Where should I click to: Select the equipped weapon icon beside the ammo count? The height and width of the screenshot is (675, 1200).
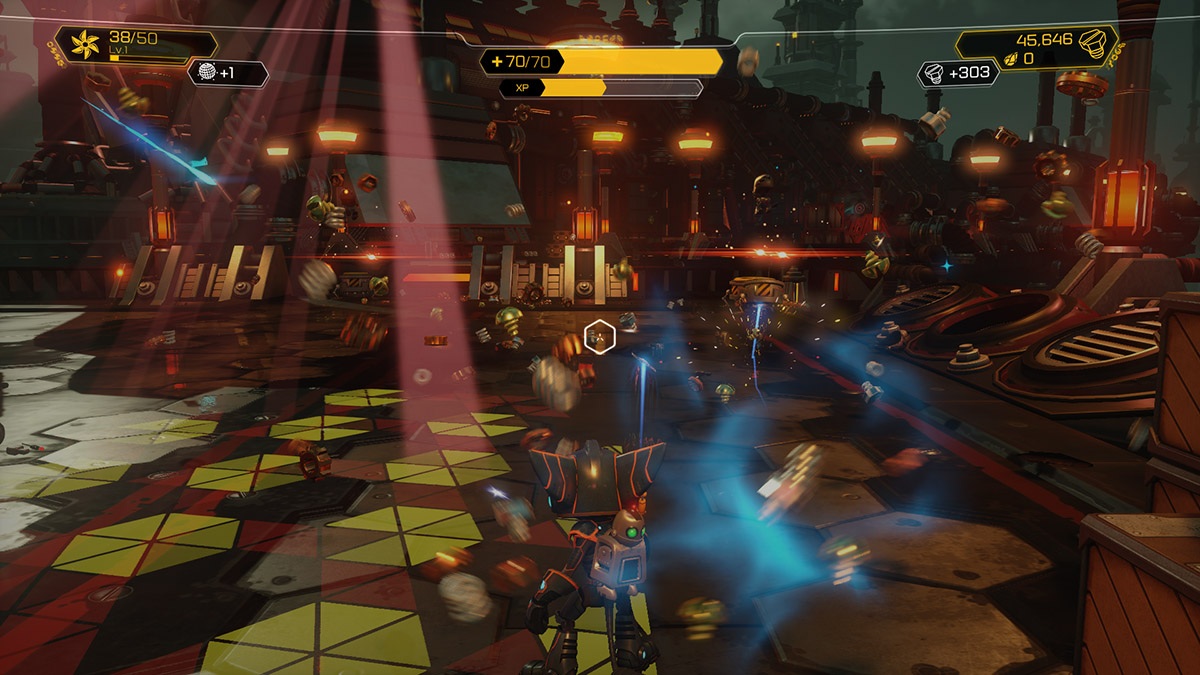coord(84,44)
